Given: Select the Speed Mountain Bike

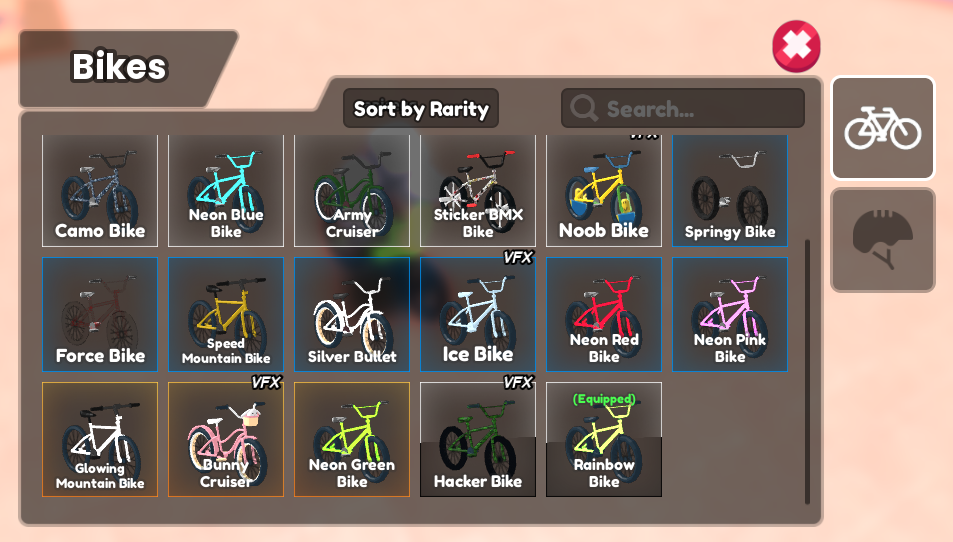Looking at the screenshot, I should pos(226,315).
